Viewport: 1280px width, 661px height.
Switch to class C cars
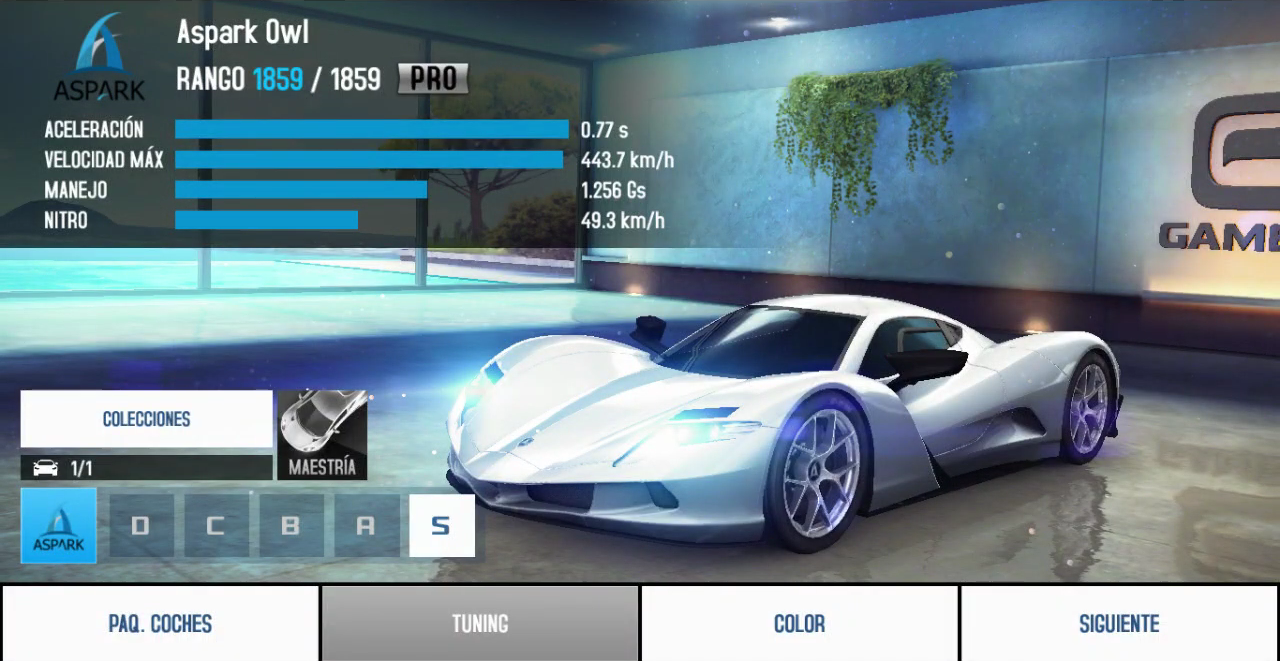(x=216, y=526)
